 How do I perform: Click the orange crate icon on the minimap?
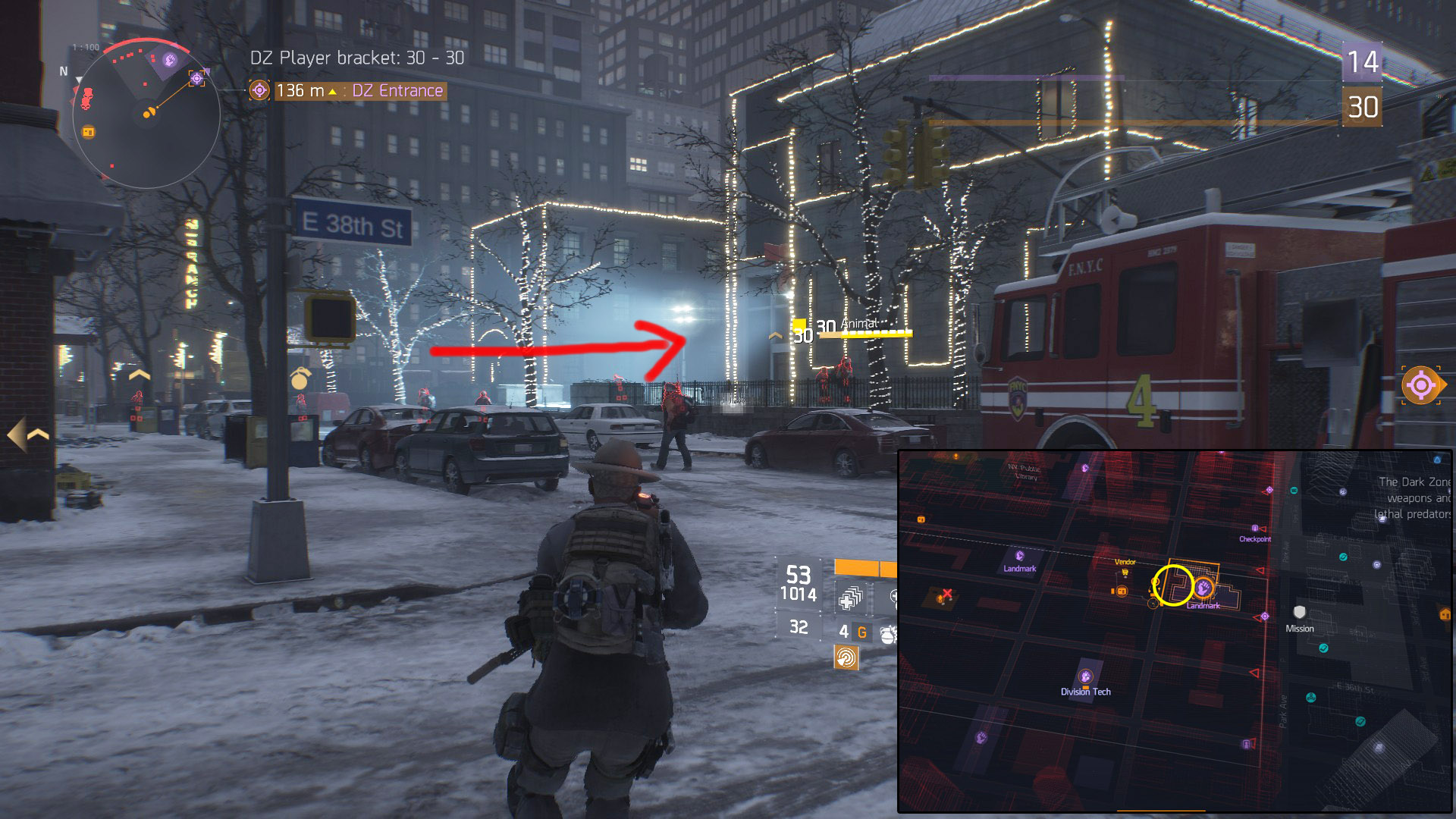tap(88, 132)
